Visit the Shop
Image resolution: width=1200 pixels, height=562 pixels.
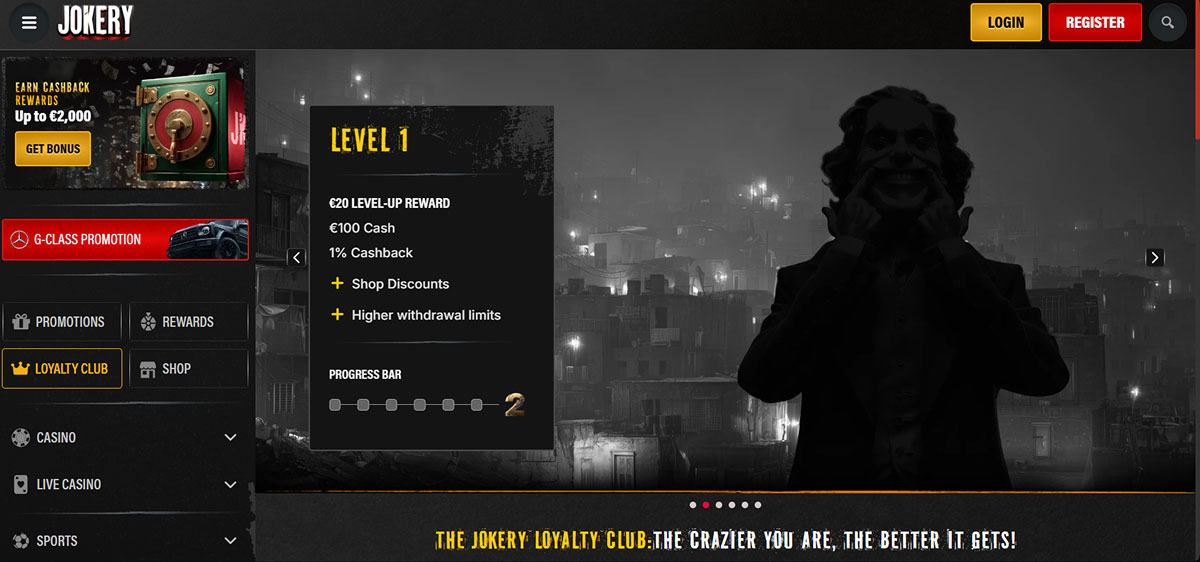click(188, 368)
